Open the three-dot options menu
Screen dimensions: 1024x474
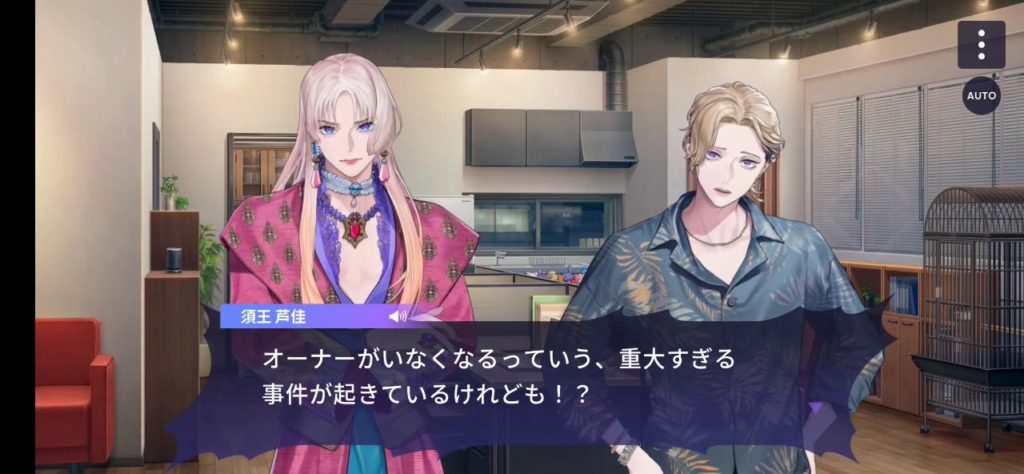tap(981, 45)
